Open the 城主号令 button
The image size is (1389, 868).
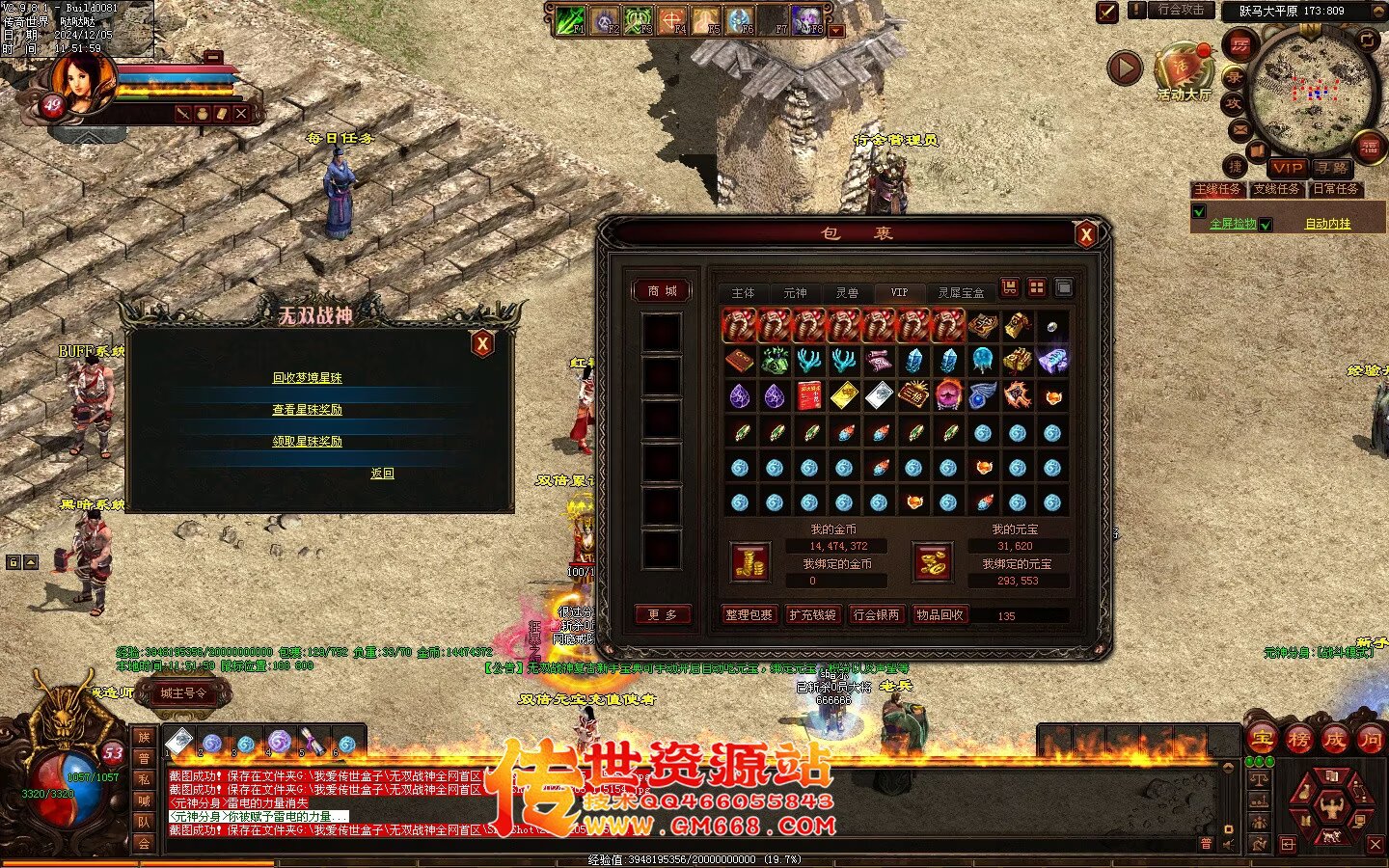click(183, 692)
